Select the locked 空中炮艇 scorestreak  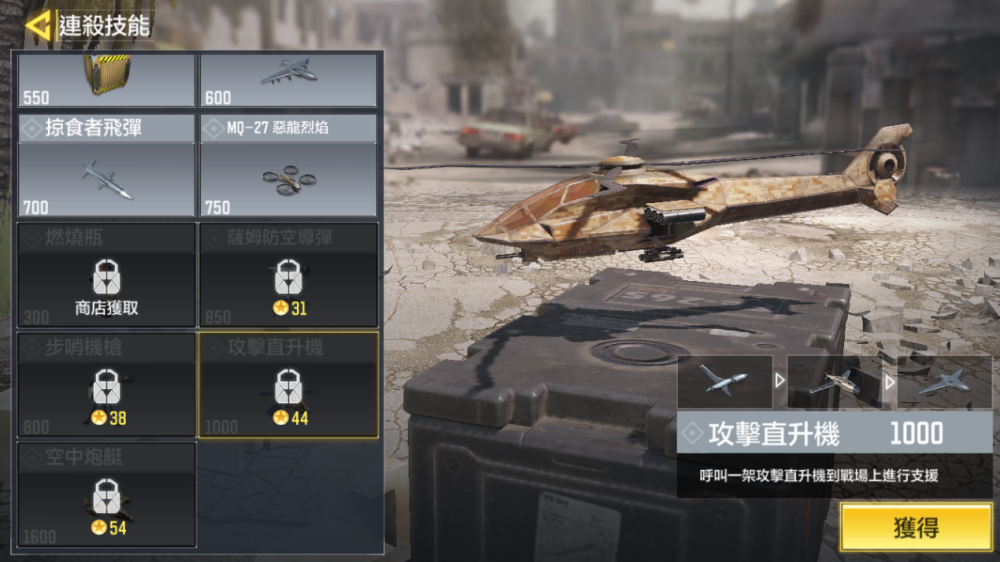pyautogui.click(x=106, y=495)
